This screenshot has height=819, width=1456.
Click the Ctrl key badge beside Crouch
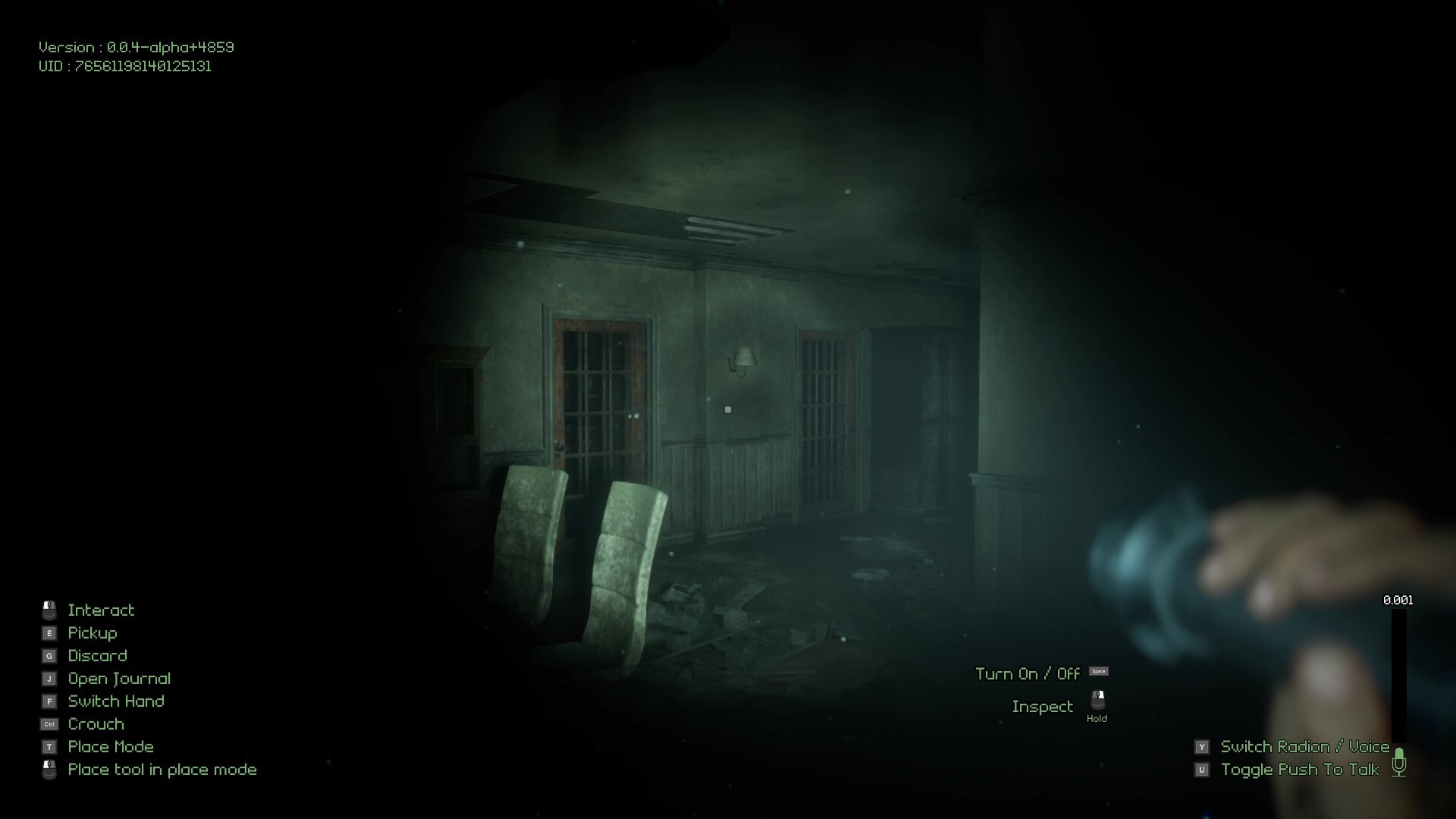[x=49, y=723]
